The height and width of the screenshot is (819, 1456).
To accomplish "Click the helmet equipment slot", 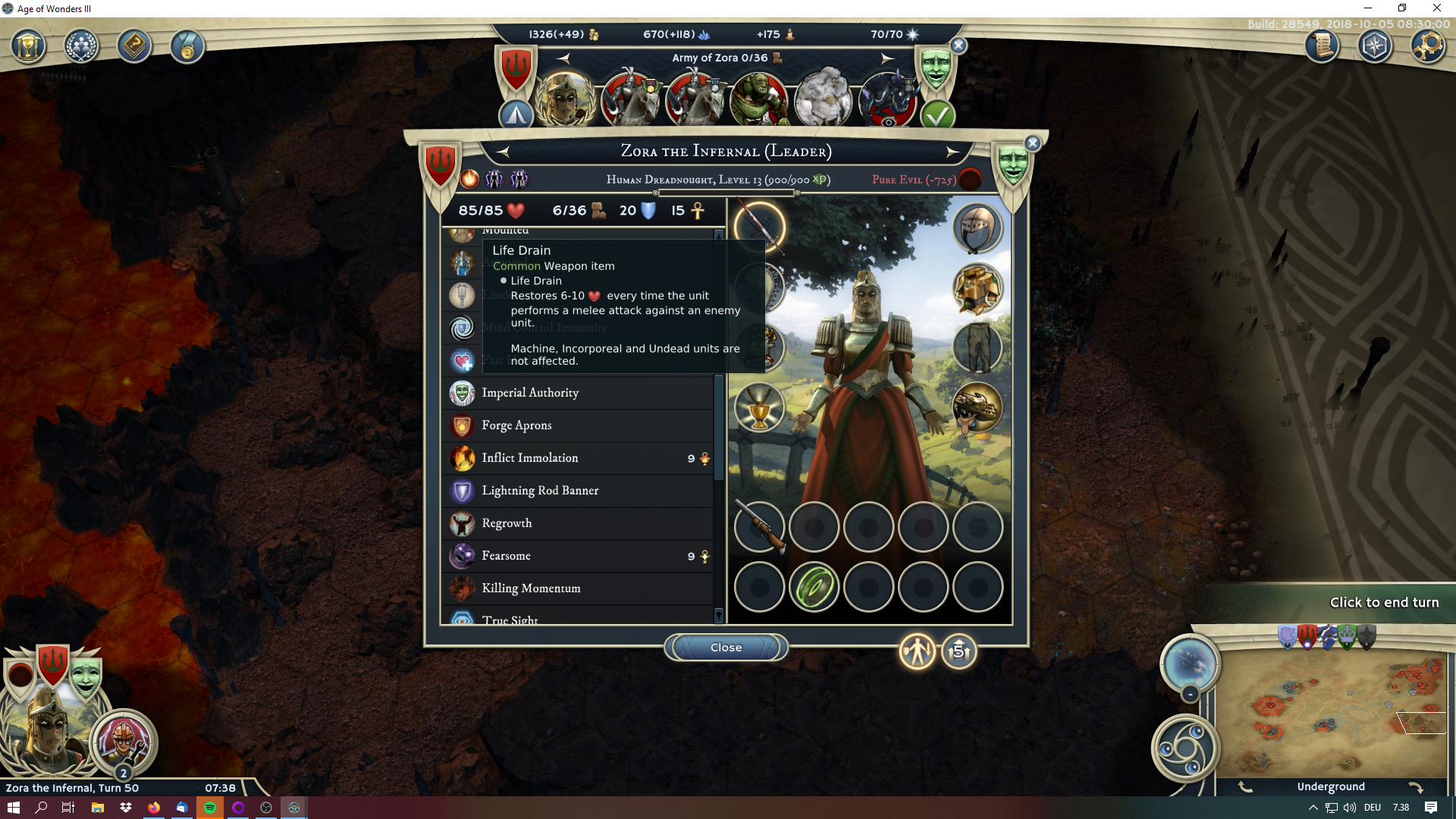I will pyautogui.click(x=977, y=228).
